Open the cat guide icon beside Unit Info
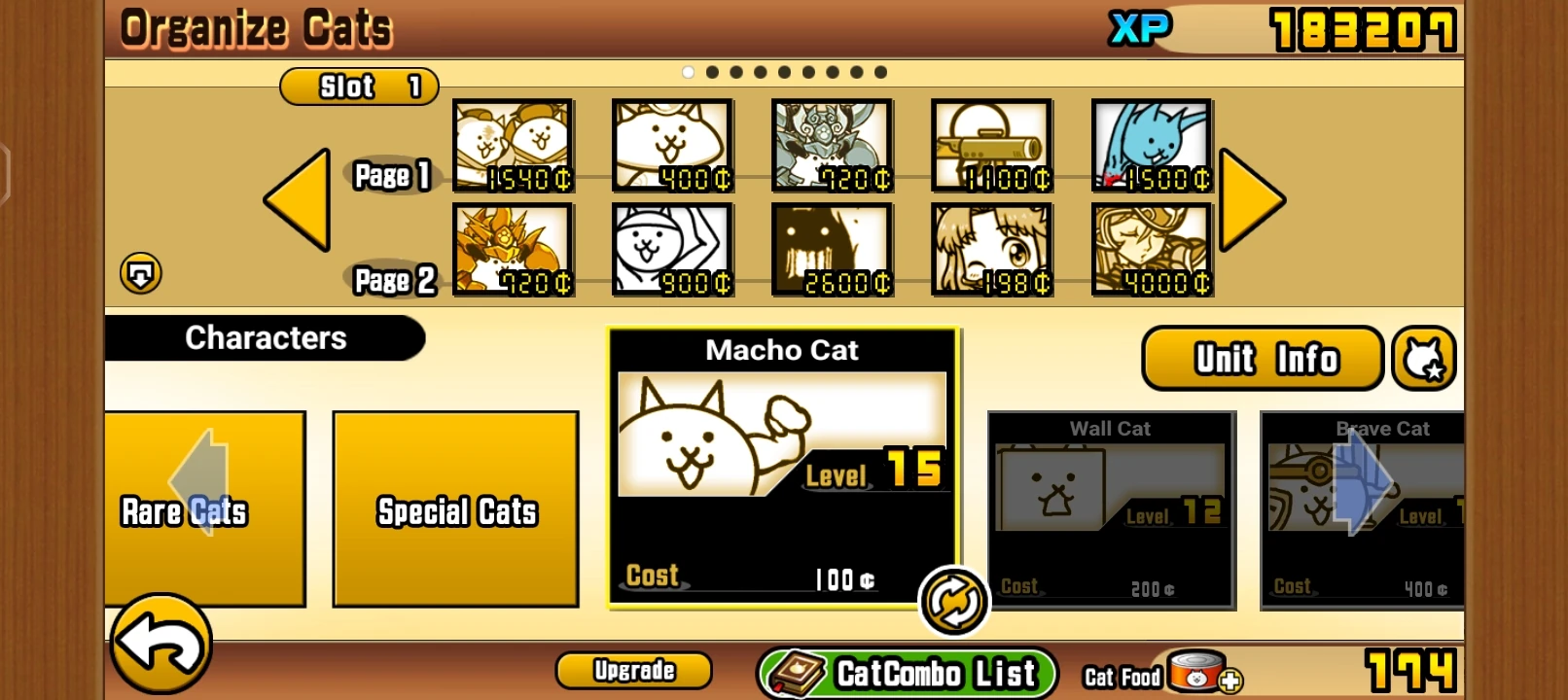The width and height of the screenshot is (1568, 700). tap(1424, 358)
